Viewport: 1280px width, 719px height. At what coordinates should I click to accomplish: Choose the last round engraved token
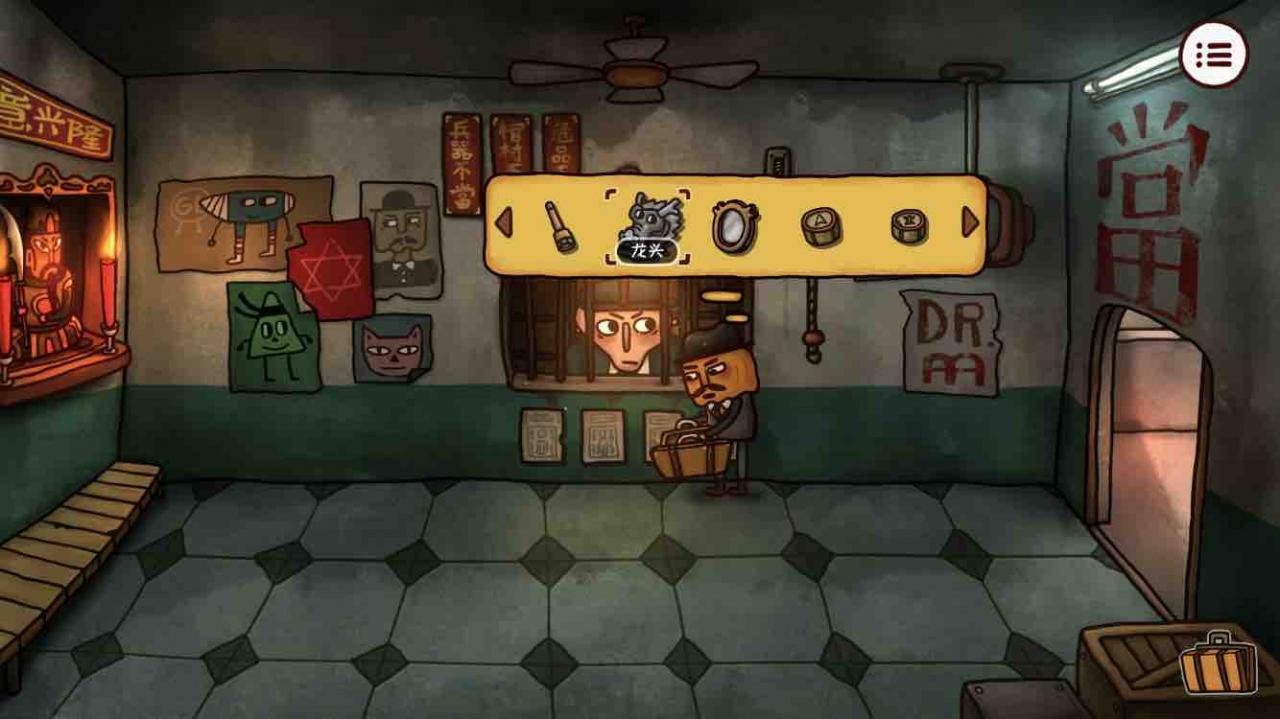[908, 226]
